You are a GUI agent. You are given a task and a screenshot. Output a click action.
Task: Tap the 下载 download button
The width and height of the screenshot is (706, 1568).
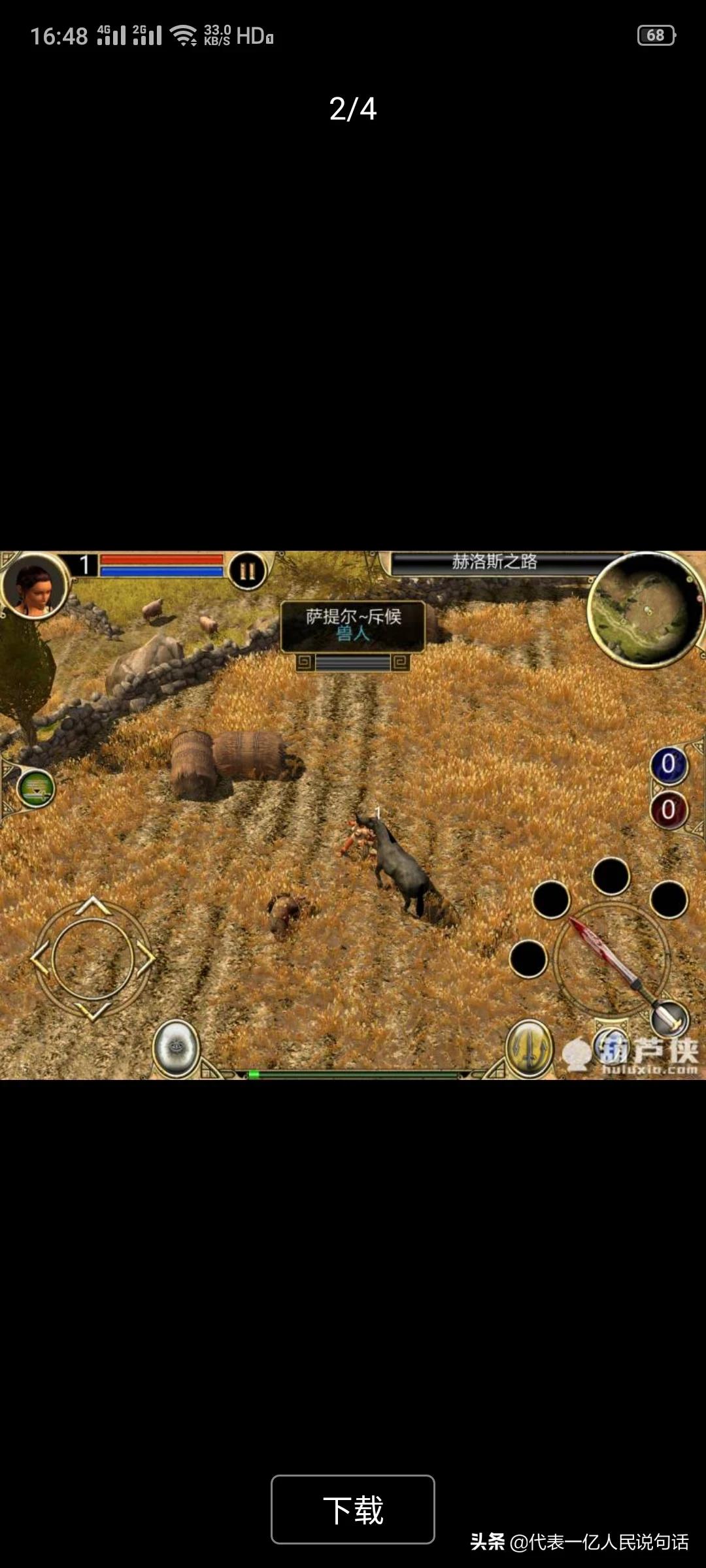click(x=353, y=1509)
